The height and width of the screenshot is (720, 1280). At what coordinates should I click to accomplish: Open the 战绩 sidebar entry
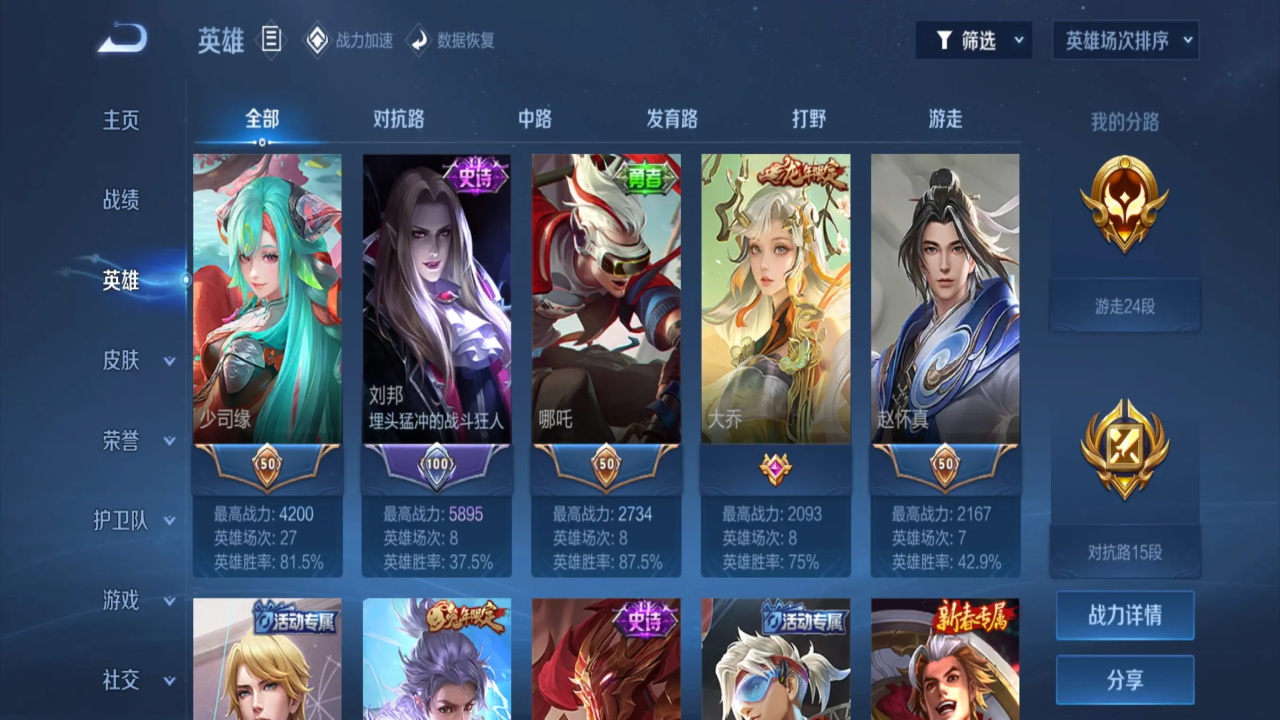pos(121,200)
